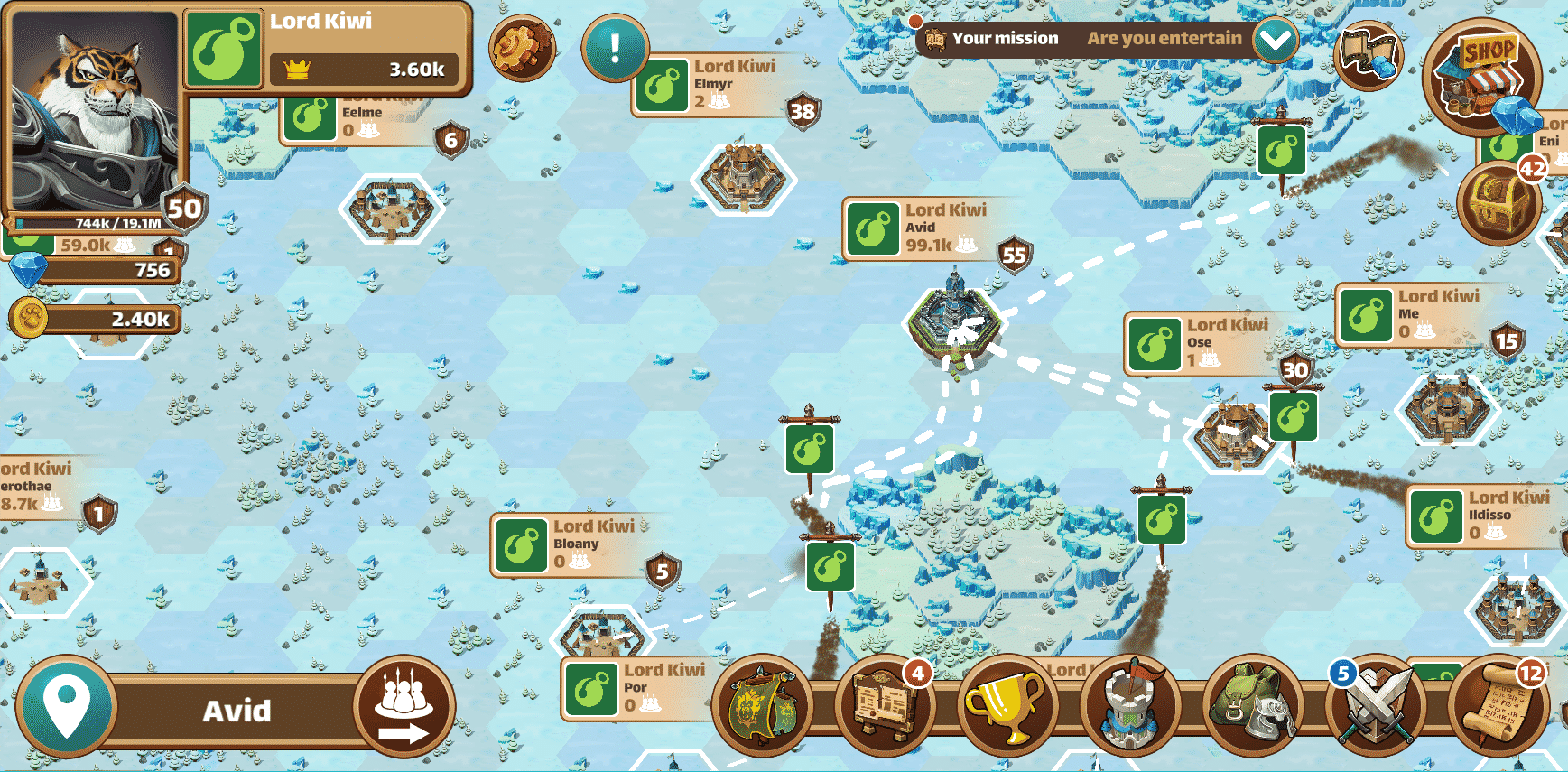This screenshot has height=772, width=1568.
Task: Open the crossed swords battle menu
Action: 1374,707
